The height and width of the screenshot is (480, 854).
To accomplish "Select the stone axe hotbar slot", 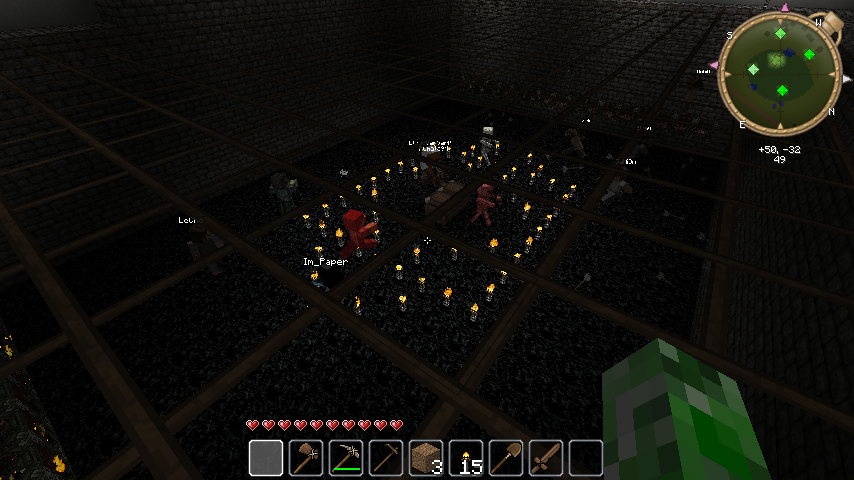I will (x=305, y=458).
